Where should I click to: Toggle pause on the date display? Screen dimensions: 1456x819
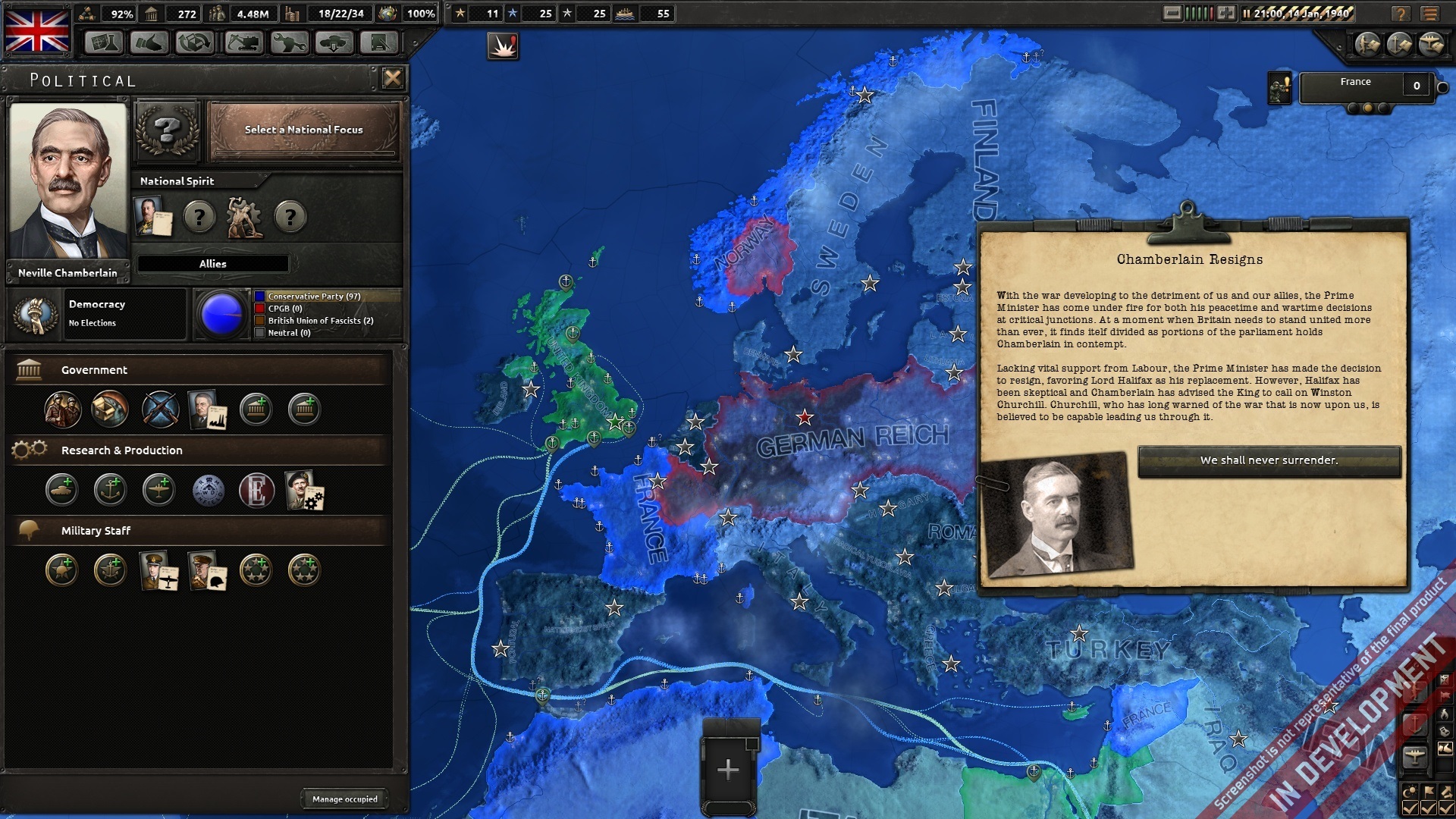pos(1298,13)
